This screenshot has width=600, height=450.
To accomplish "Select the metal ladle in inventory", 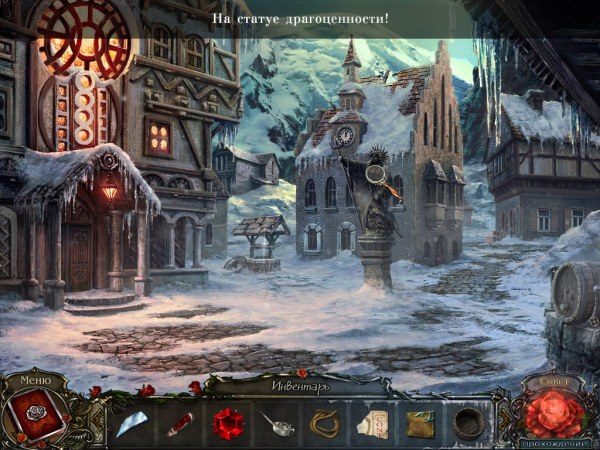I will (x=277, y=424).
